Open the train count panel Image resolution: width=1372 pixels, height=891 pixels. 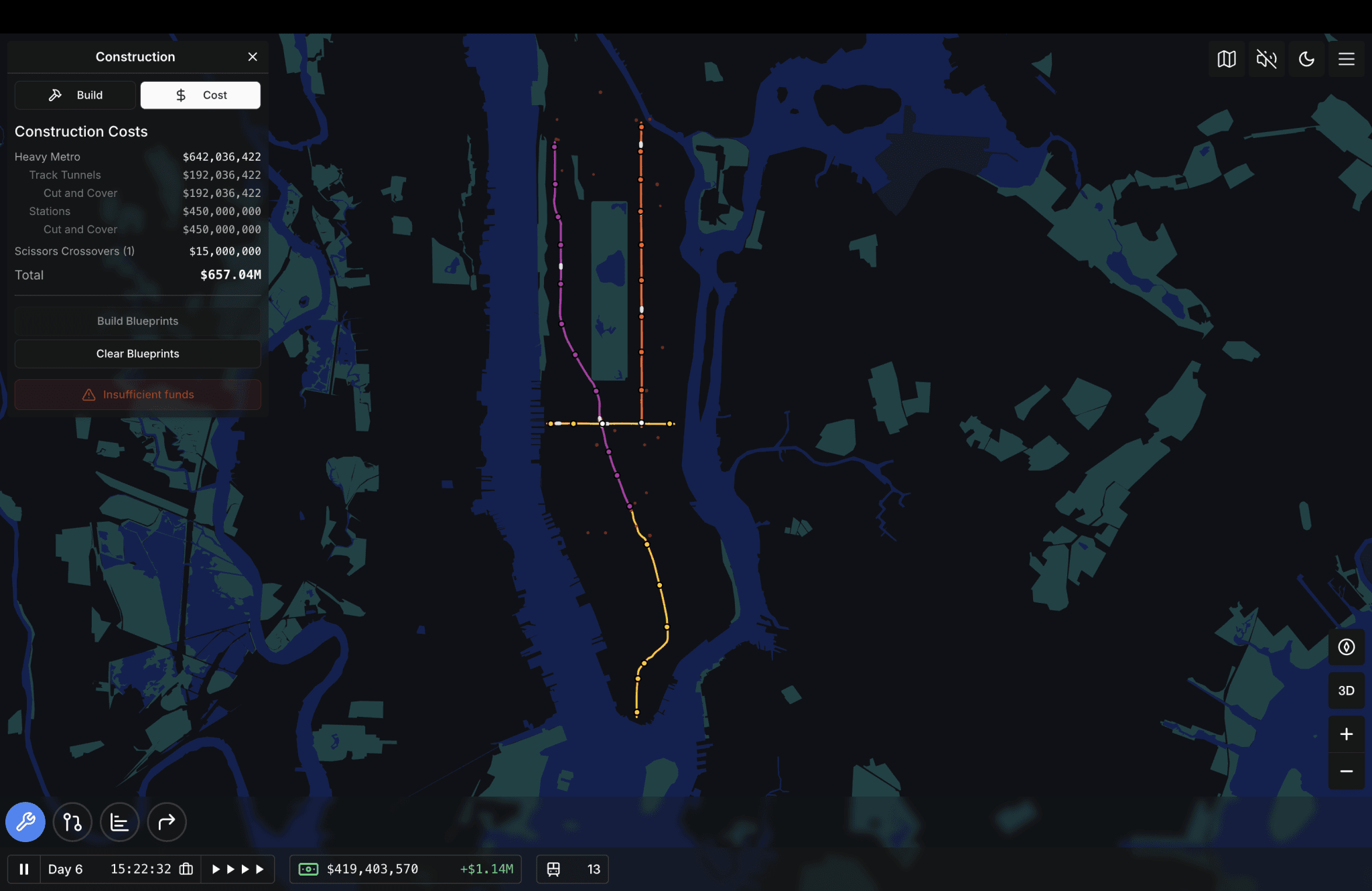(x=573, y=869)
